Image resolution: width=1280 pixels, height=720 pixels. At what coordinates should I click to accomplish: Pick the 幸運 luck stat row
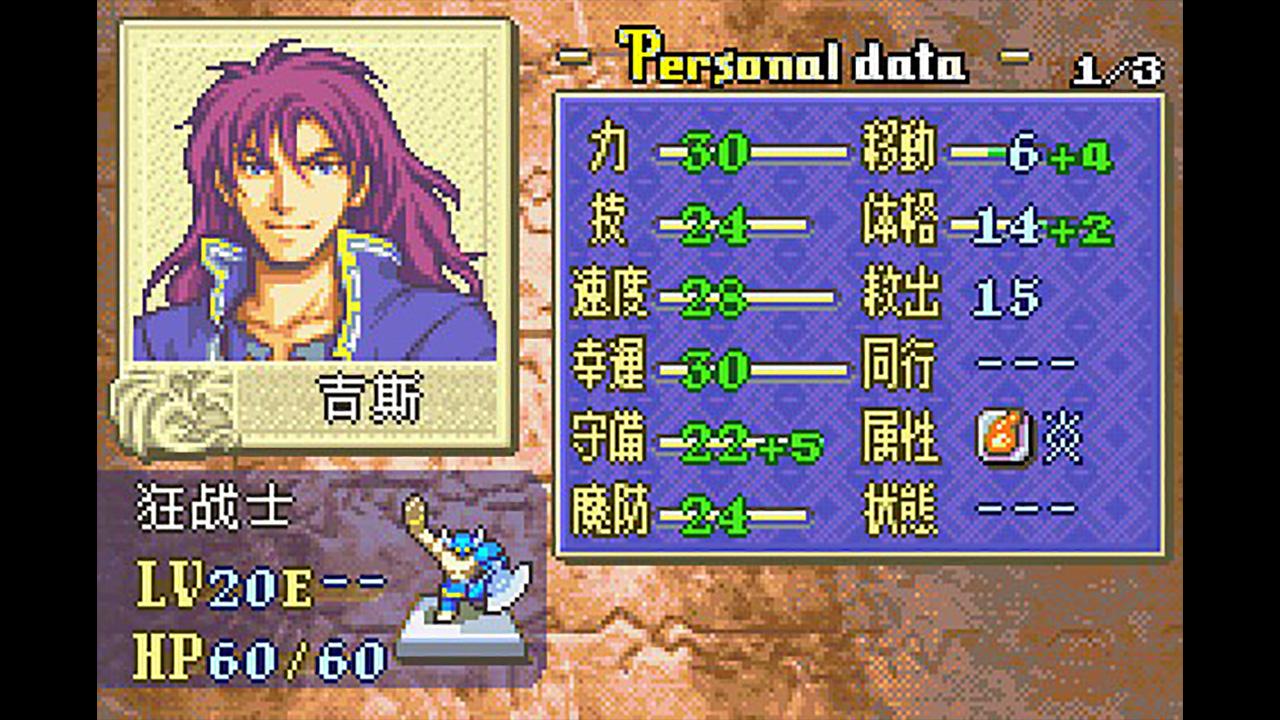708,370
